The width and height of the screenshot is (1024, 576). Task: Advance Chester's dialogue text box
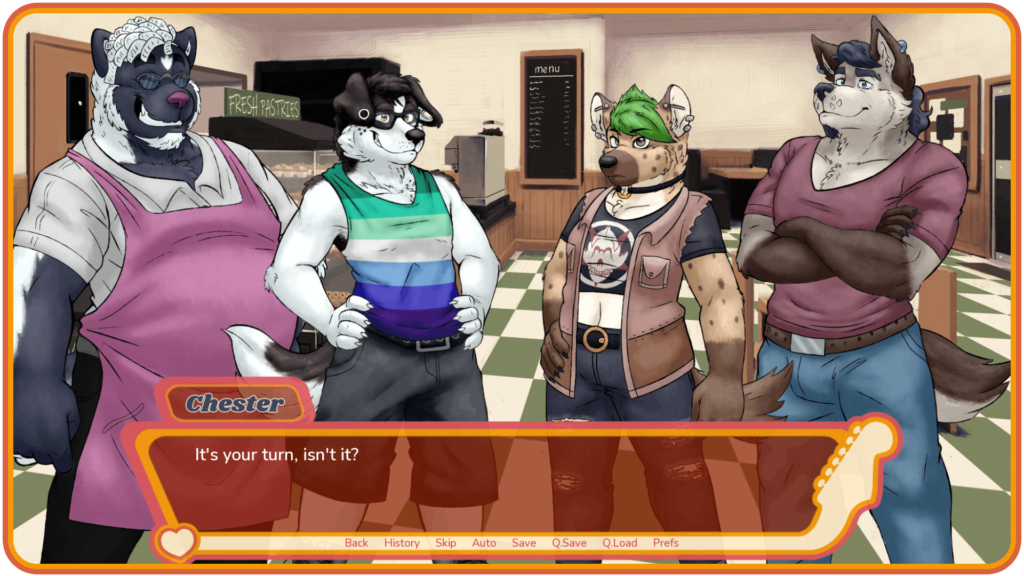(500, 480)
